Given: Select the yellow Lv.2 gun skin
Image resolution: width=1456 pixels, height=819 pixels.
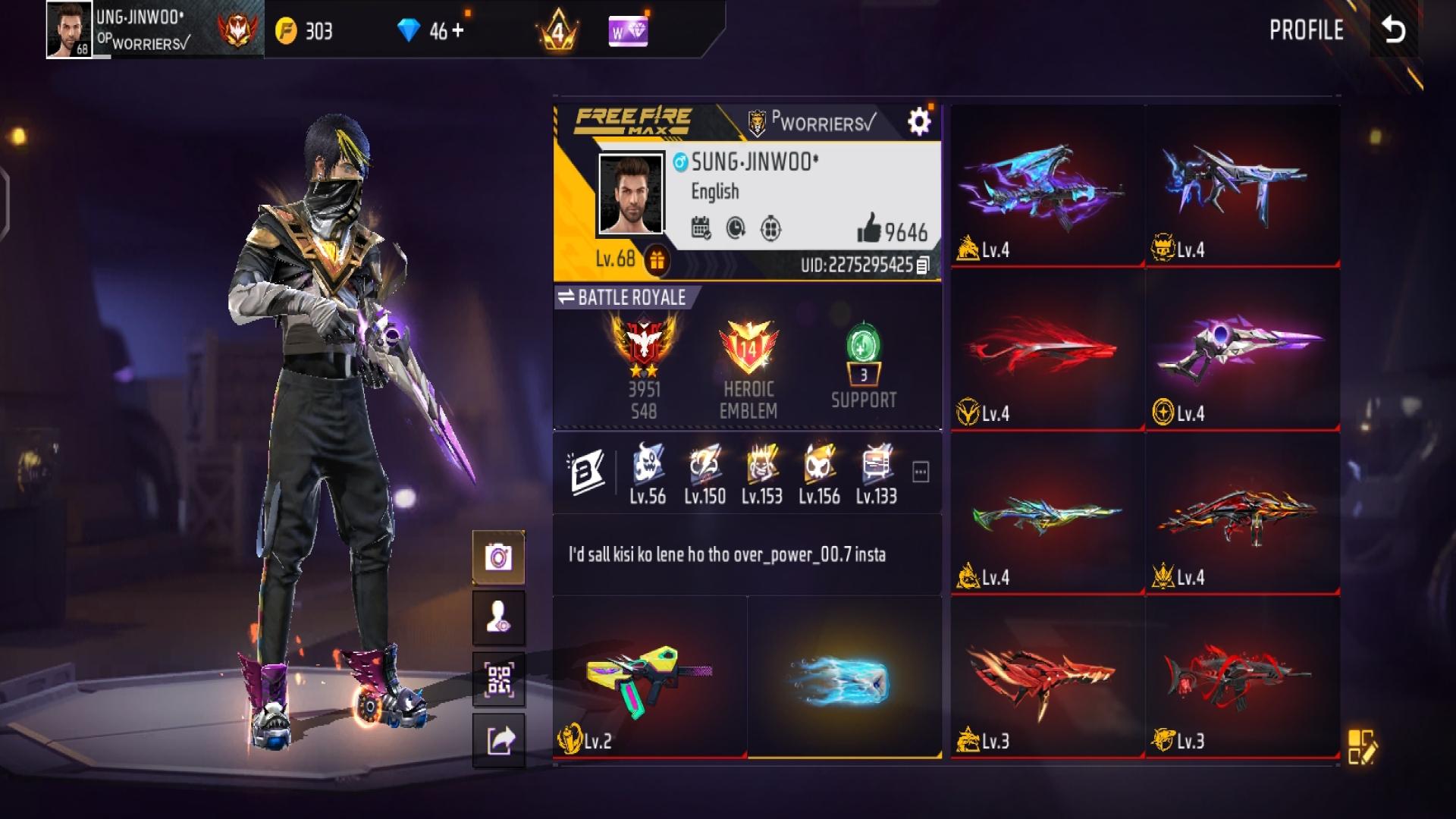Looking at the screenshot, I should pos(649,677).
